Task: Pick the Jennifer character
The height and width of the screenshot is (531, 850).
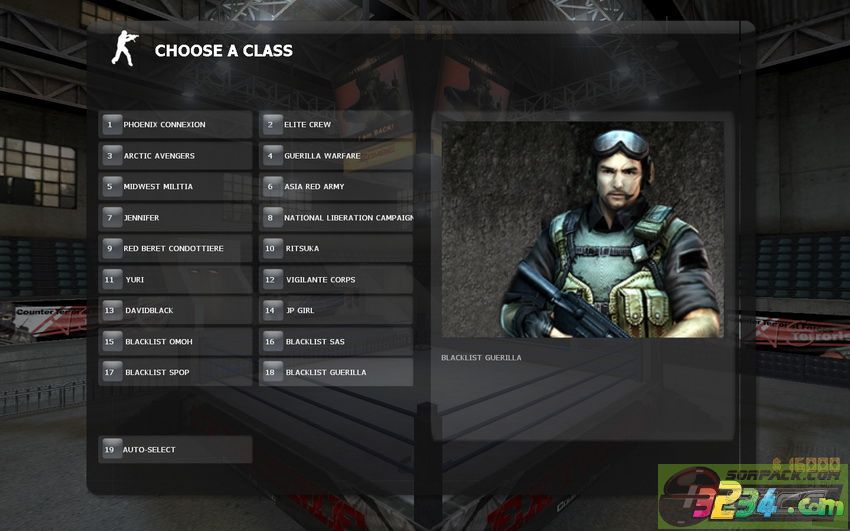Action: pos(175,218)
